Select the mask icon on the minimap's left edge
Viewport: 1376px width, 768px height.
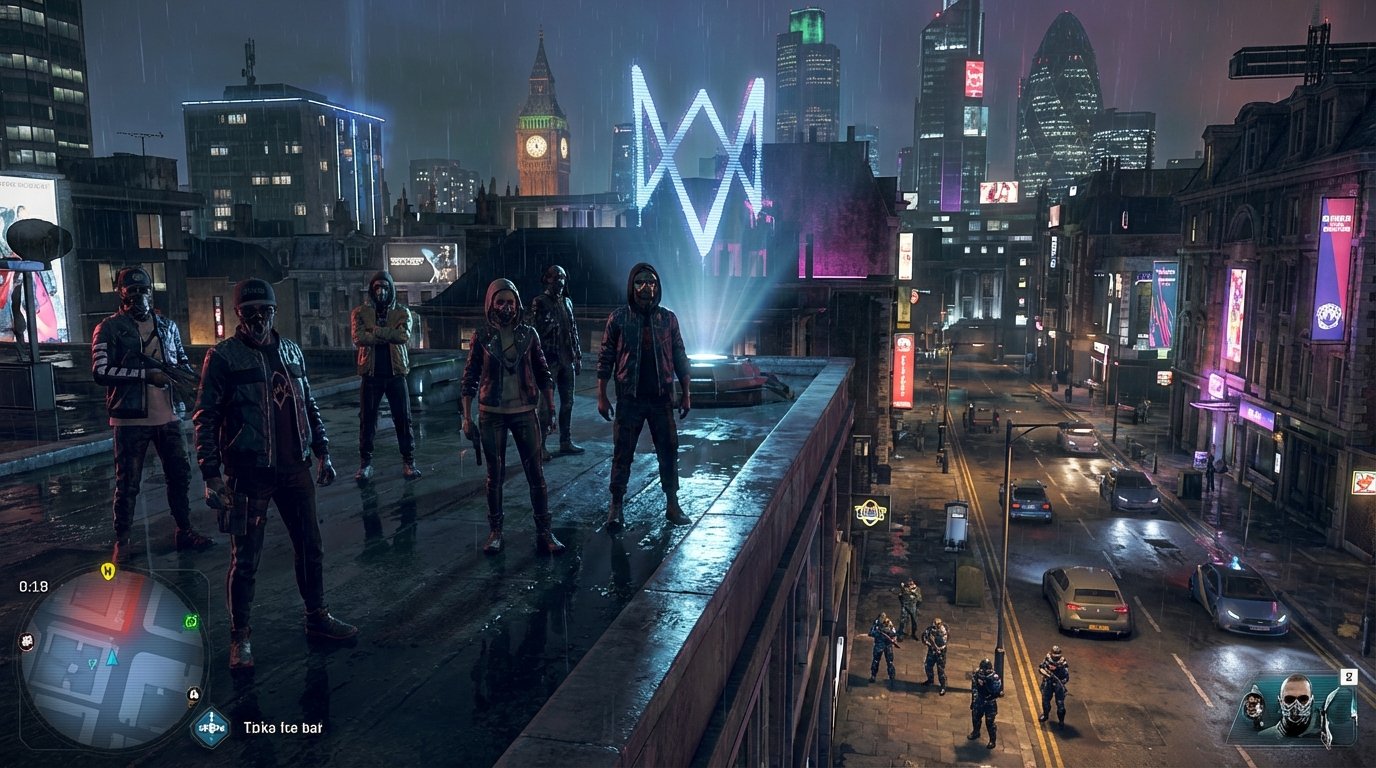coord(26,641)
